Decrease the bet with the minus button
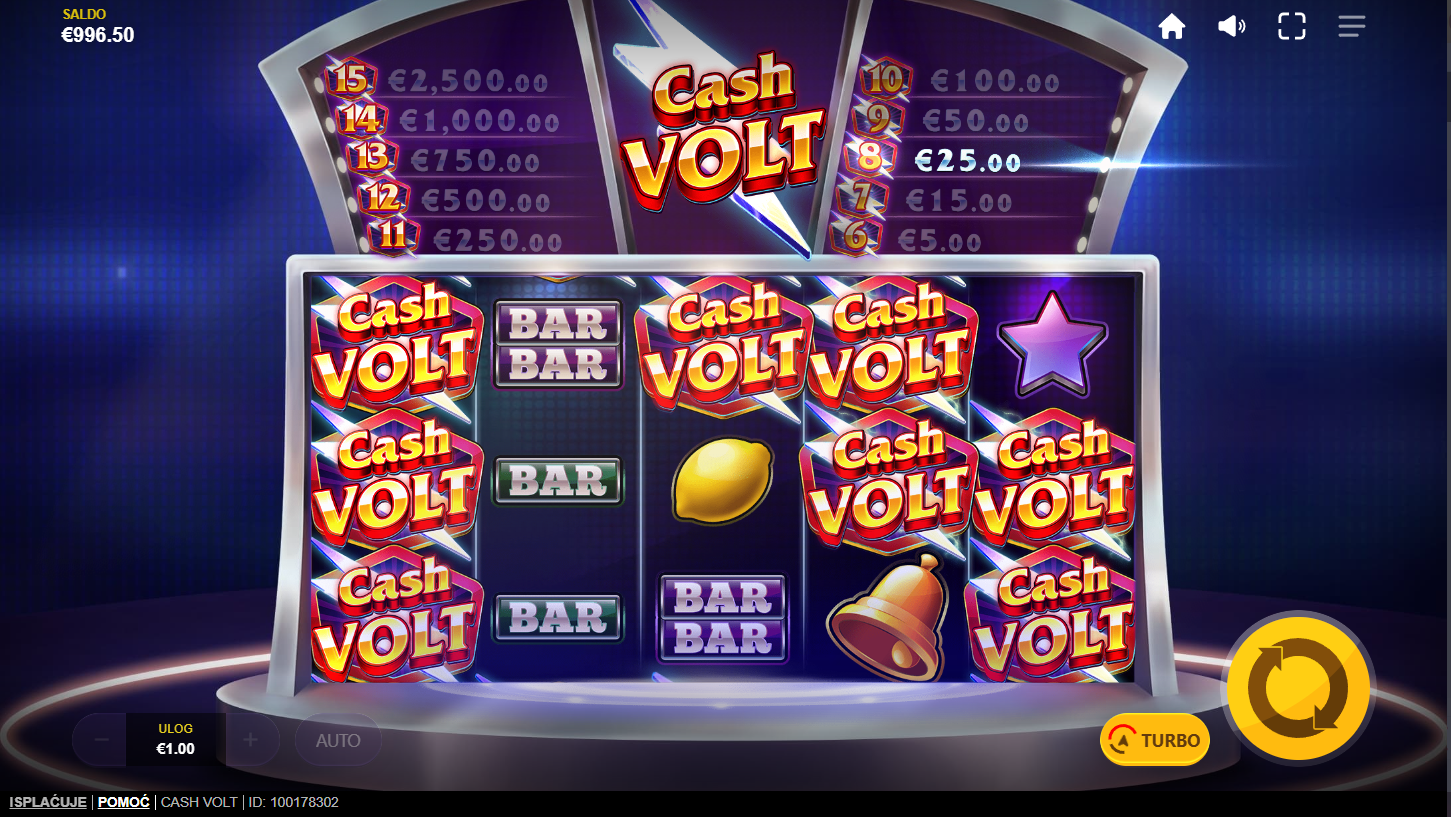This screenshot has width=1451, height=817. [x=101, y=740]
